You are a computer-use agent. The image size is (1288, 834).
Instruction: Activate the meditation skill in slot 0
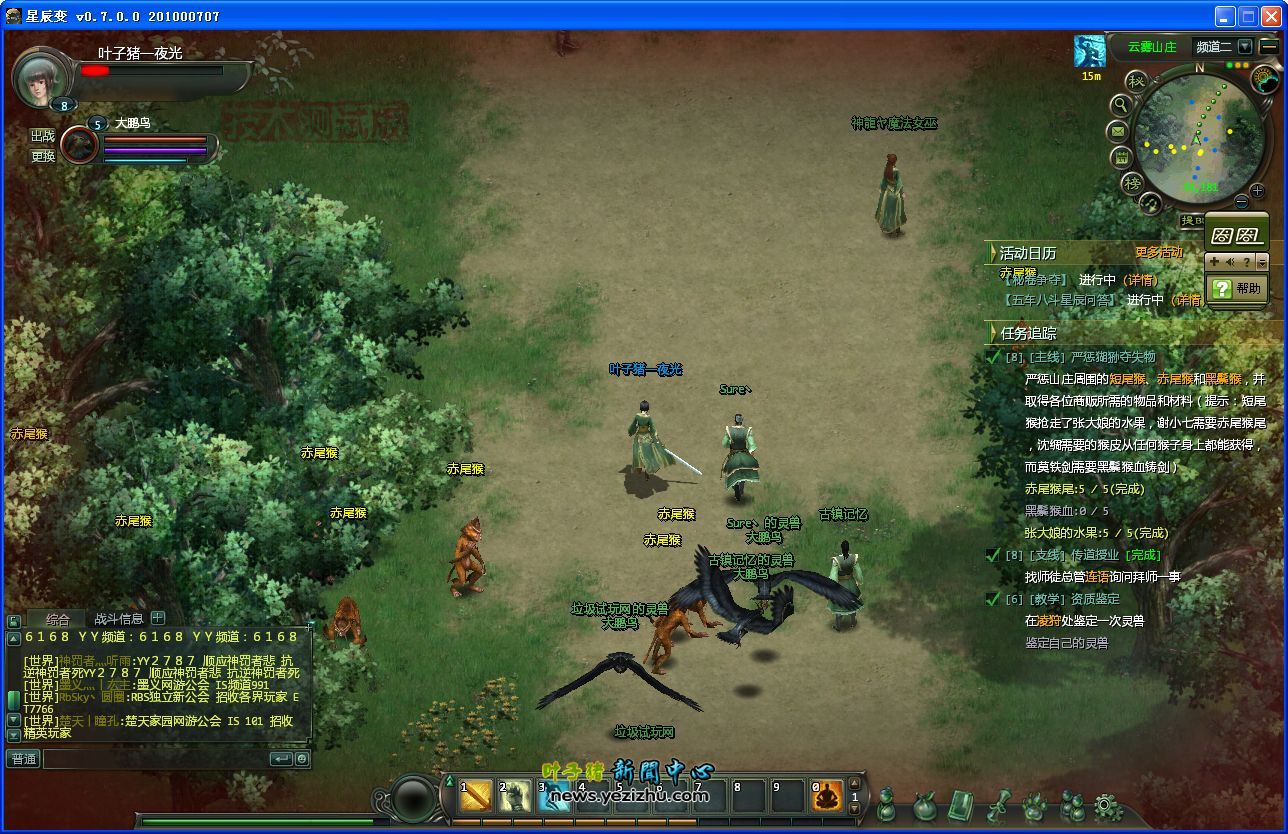[827, 797]
